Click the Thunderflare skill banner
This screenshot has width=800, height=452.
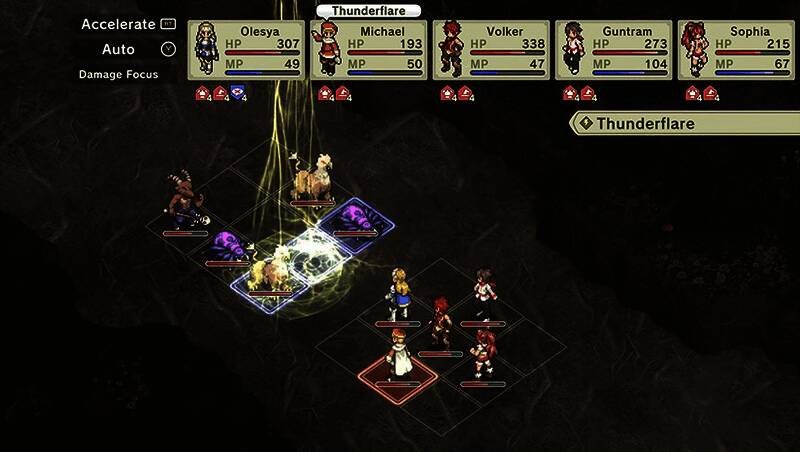pos(686,124)
